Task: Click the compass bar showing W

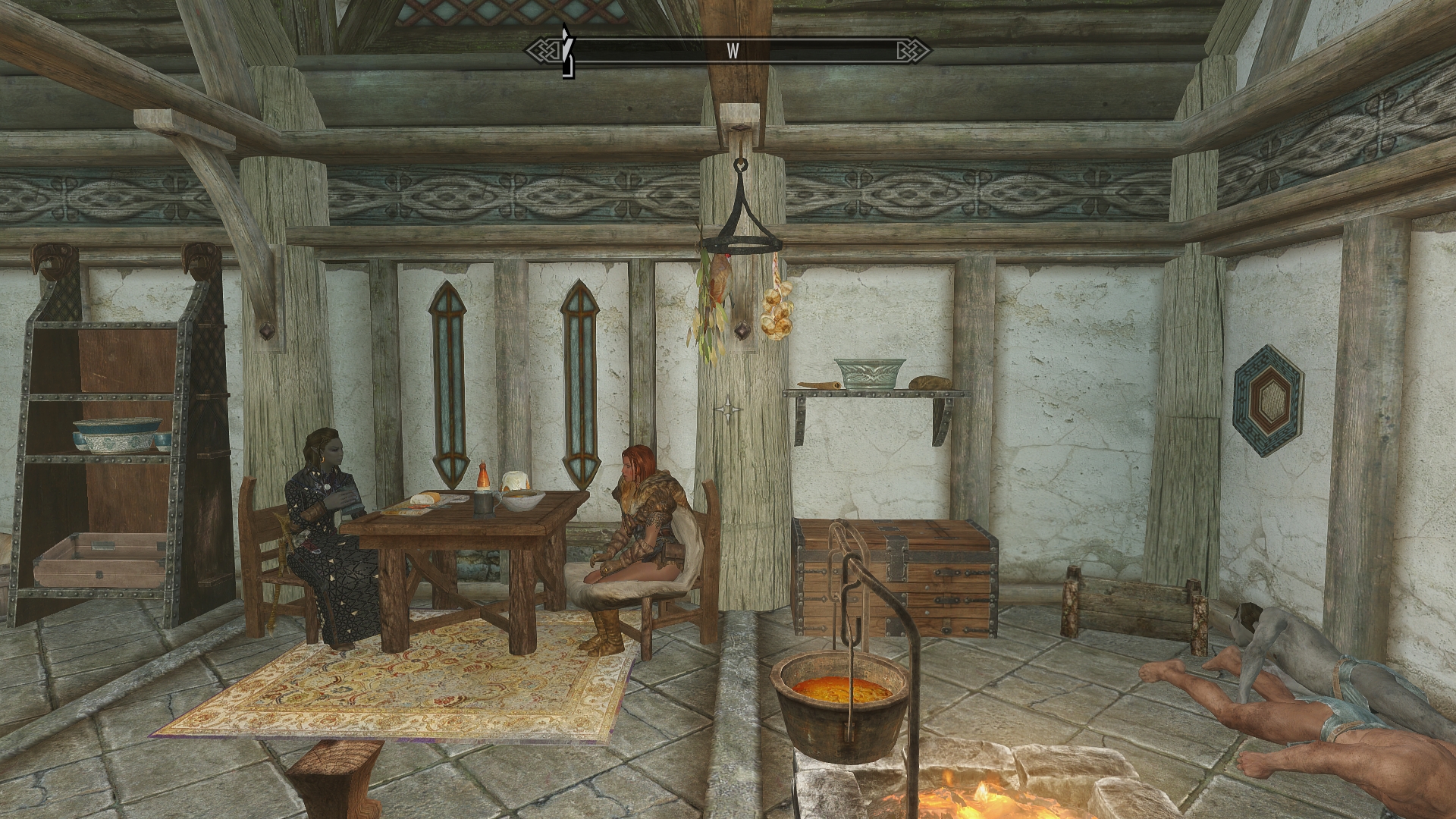Action: tap(729, 52)
